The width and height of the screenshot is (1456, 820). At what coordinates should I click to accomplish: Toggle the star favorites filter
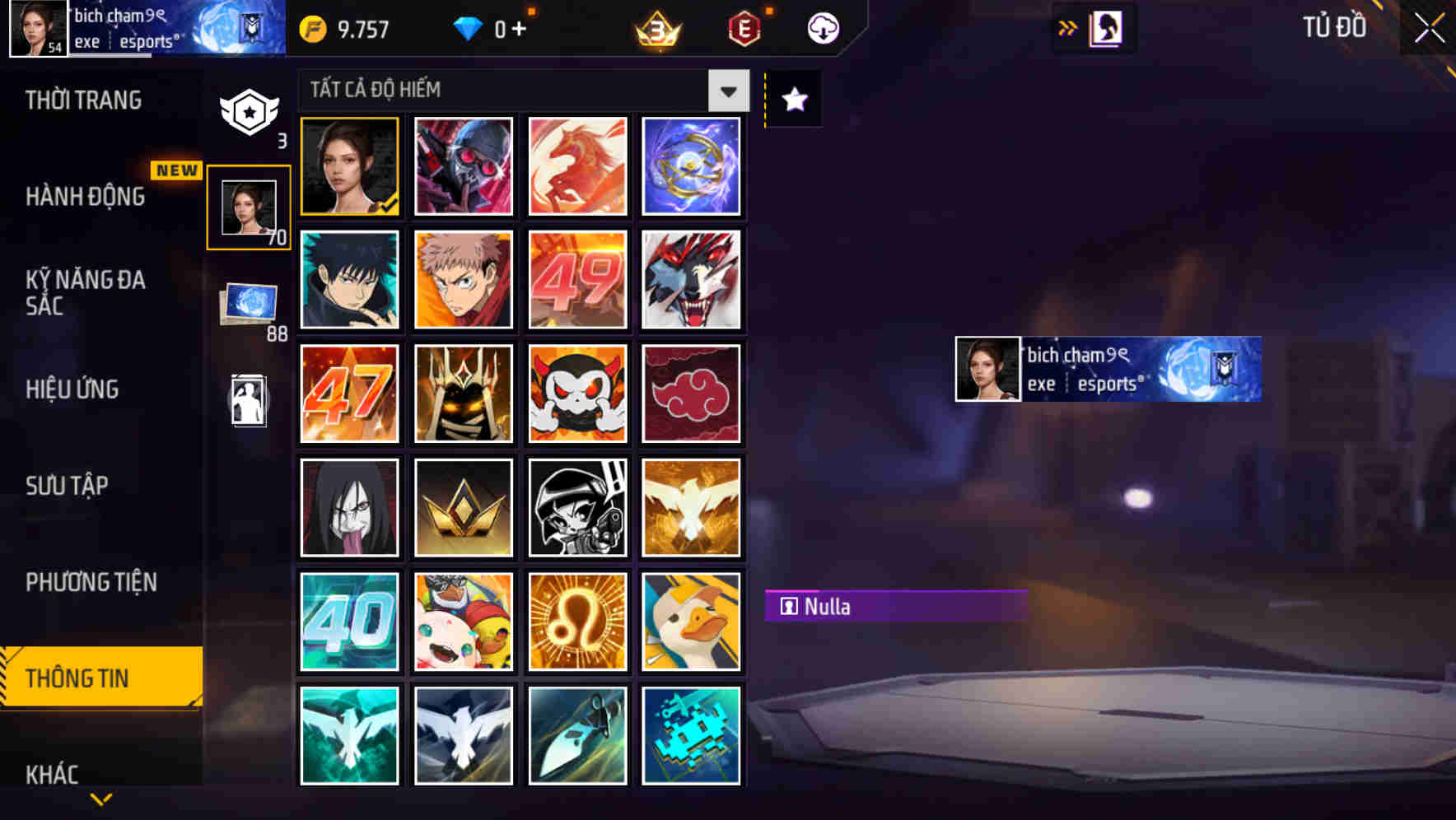792,100
